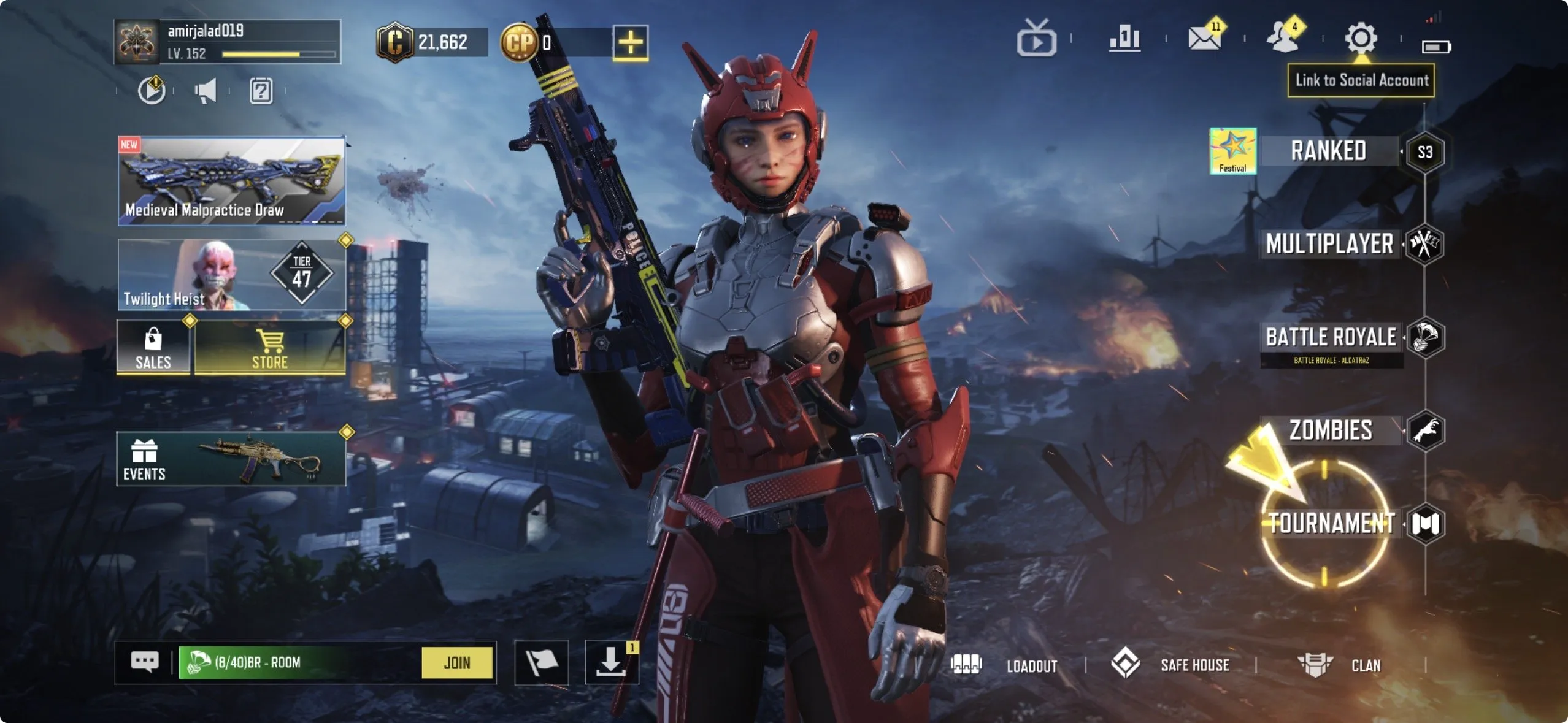Viewport: 1568px width, 723px height.
Task: Open the chat bubble icon
Action: coord(145,662)
